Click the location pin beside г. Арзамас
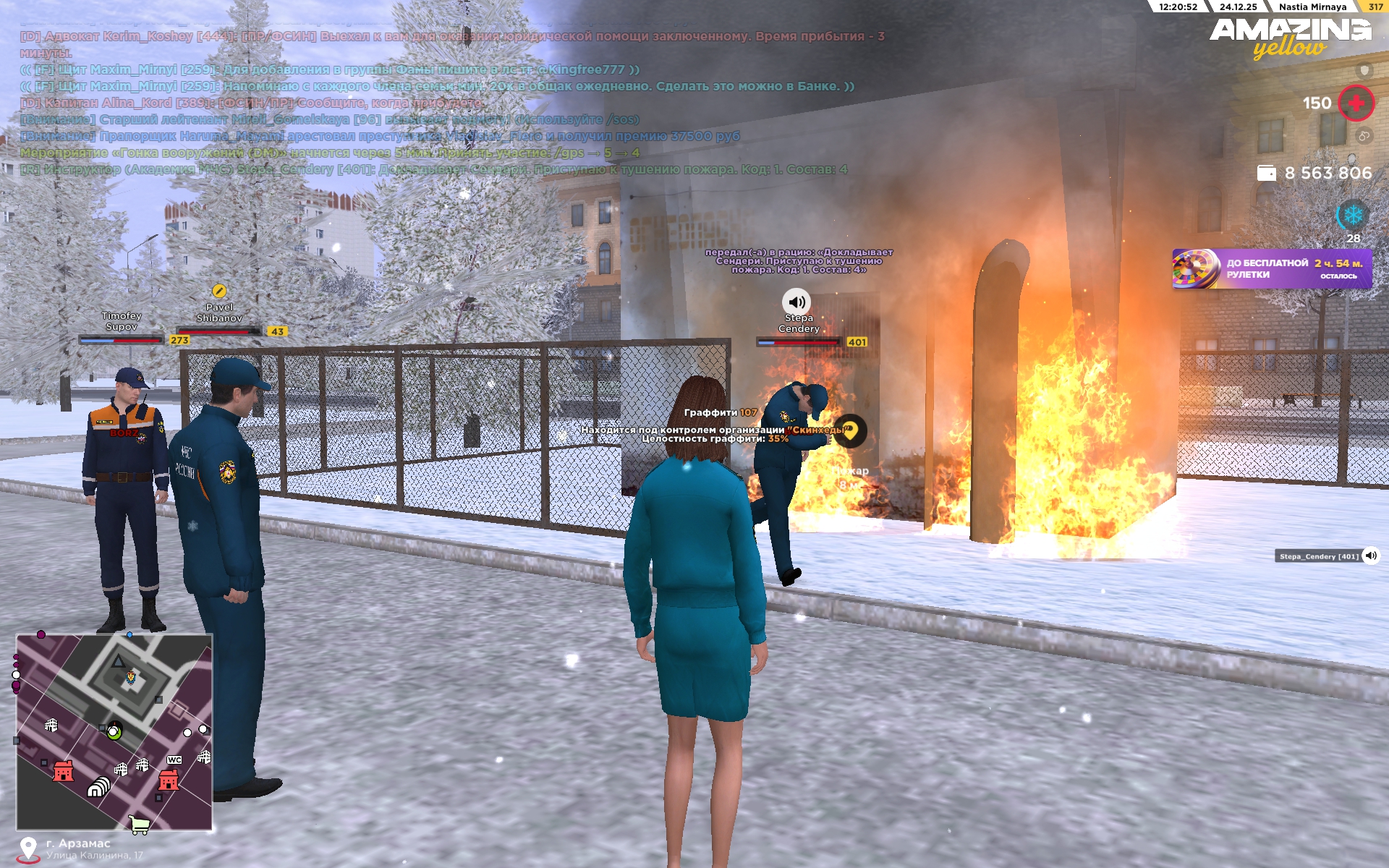 coord(28,848)
